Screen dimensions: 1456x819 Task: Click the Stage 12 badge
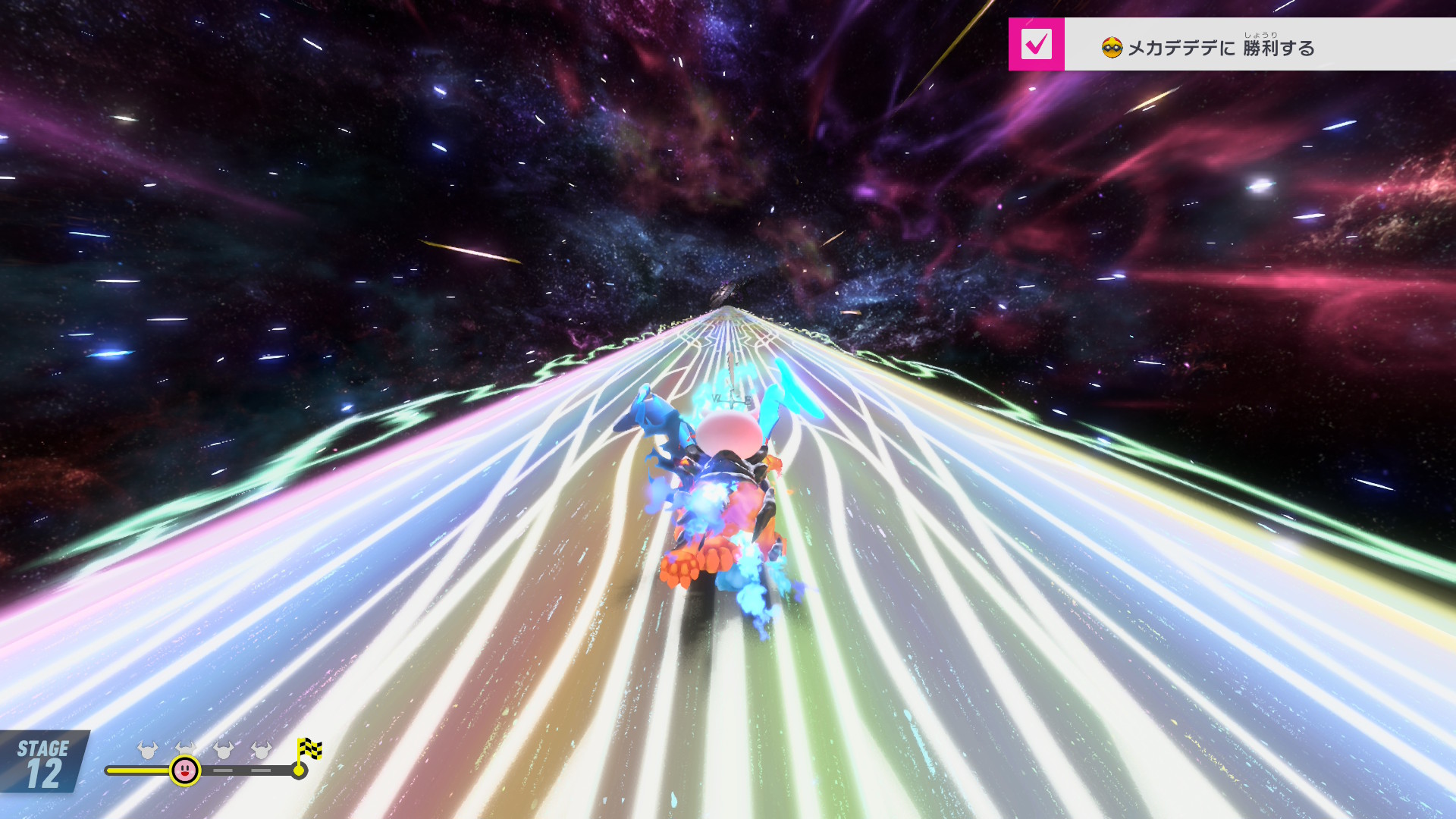(44, 762)
